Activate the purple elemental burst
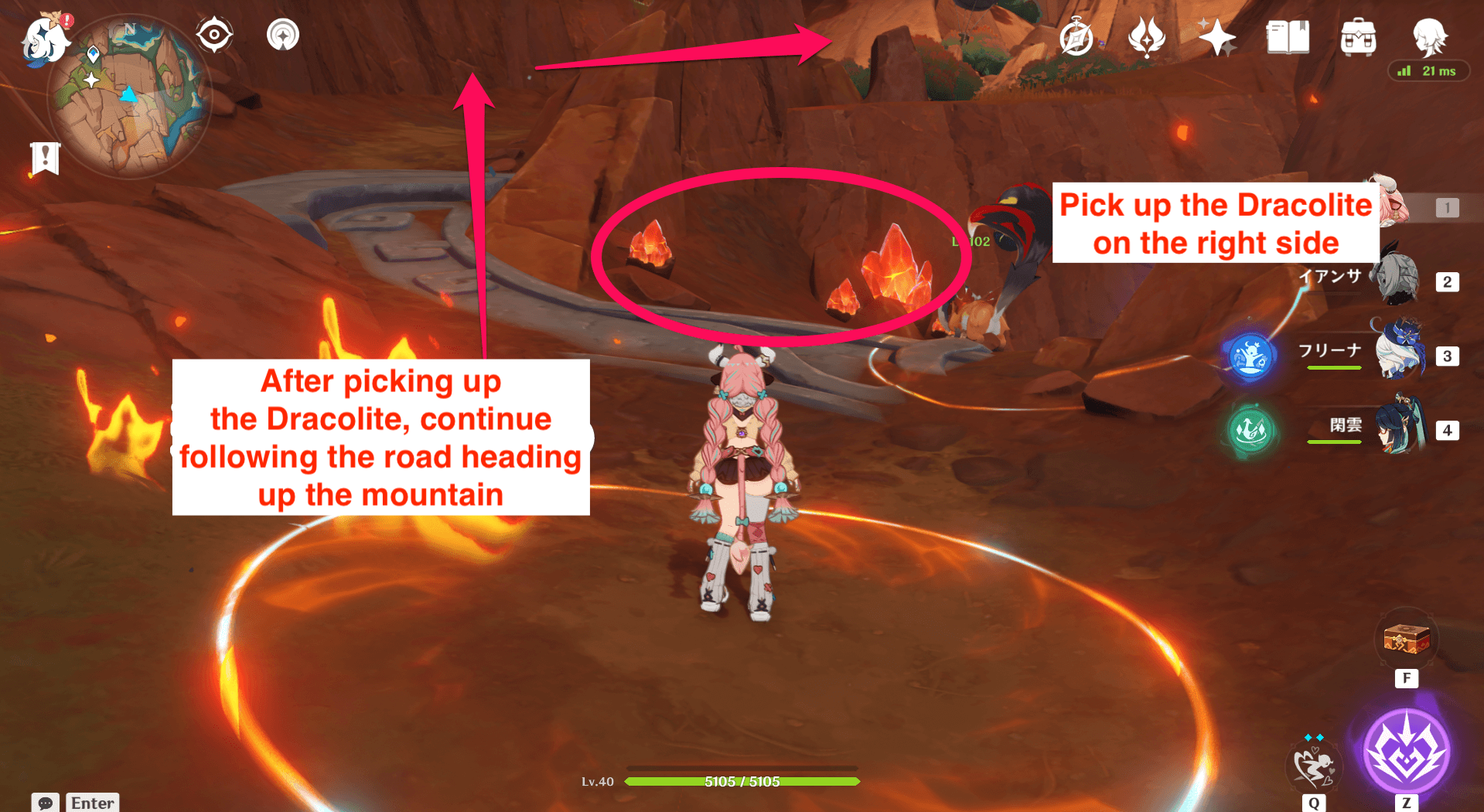Image resolution: width=1484 pixels, height=812 pixels. tap(1406, 752)
